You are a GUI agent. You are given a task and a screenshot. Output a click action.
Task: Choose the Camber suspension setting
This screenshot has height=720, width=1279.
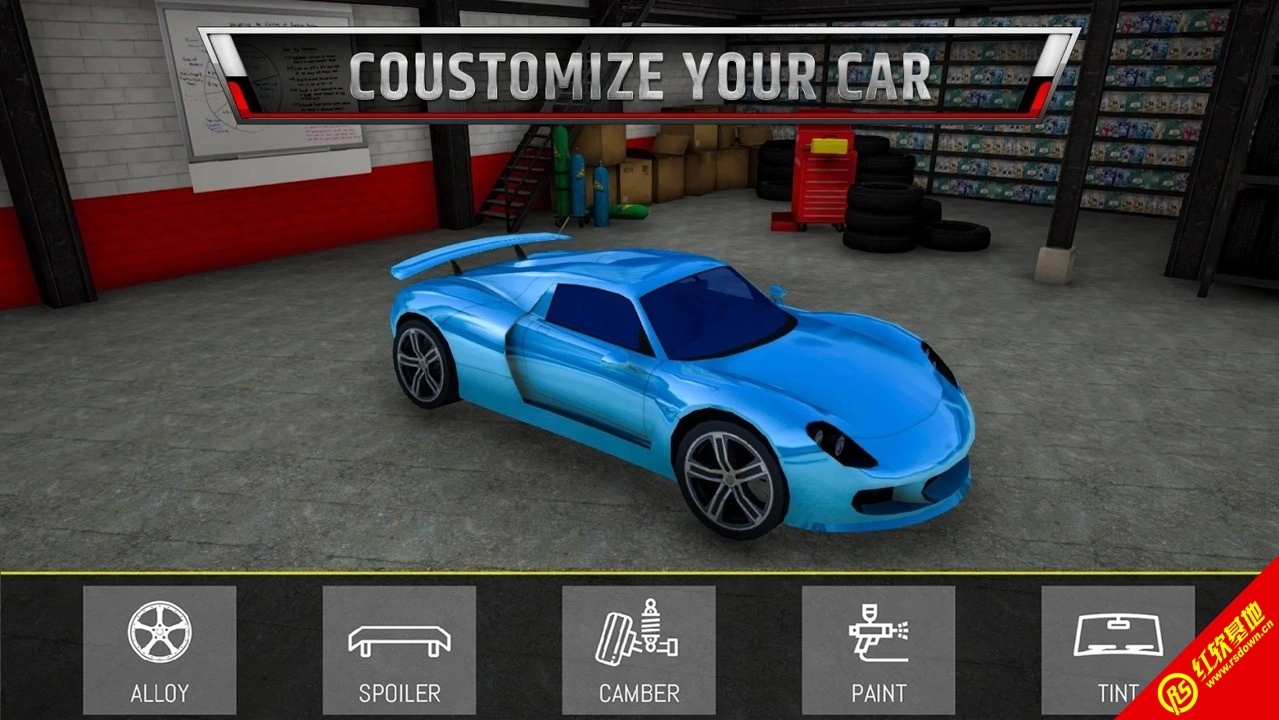(x=638, y=649)
